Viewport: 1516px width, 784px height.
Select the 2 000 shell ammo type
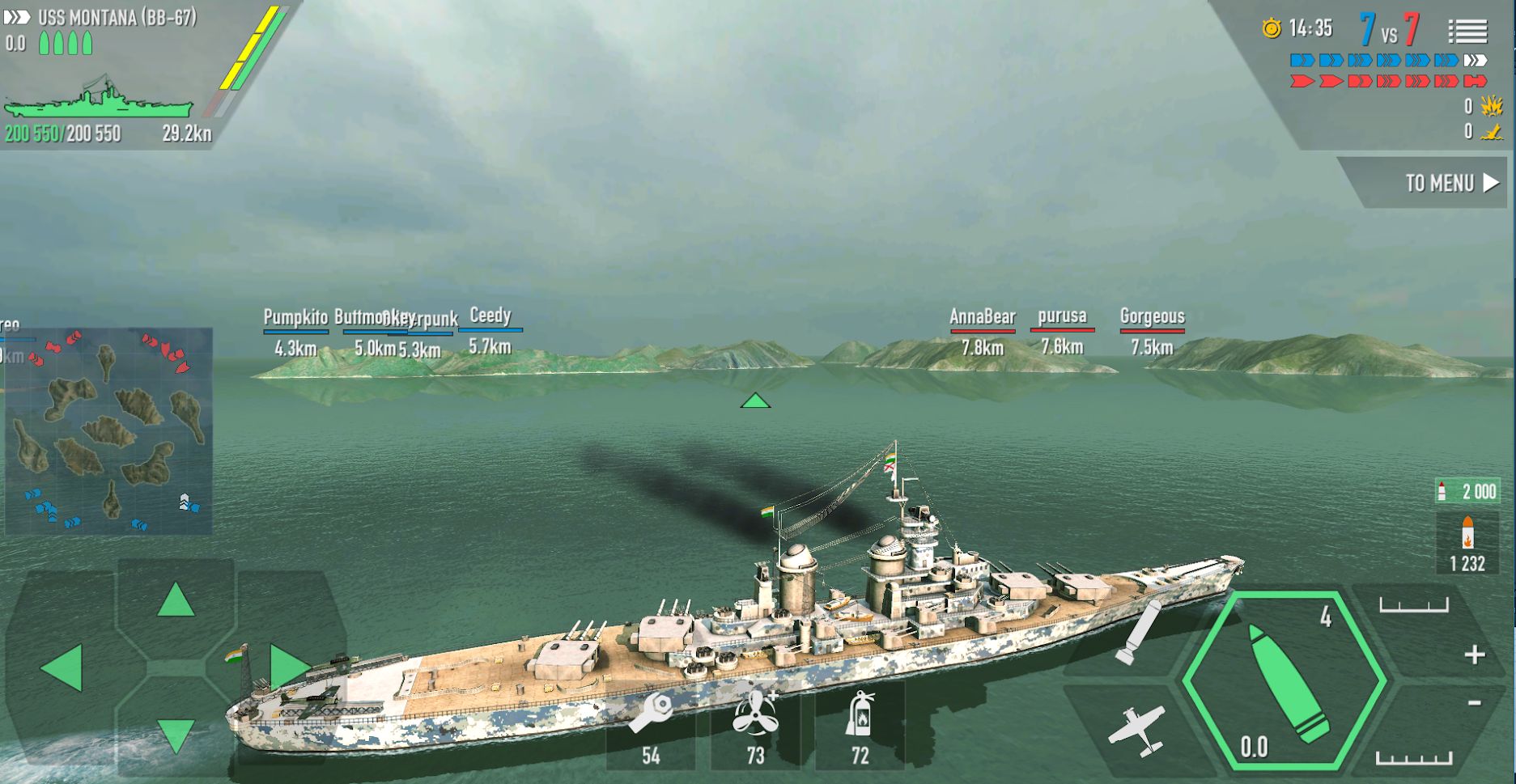click(1467, 491)
